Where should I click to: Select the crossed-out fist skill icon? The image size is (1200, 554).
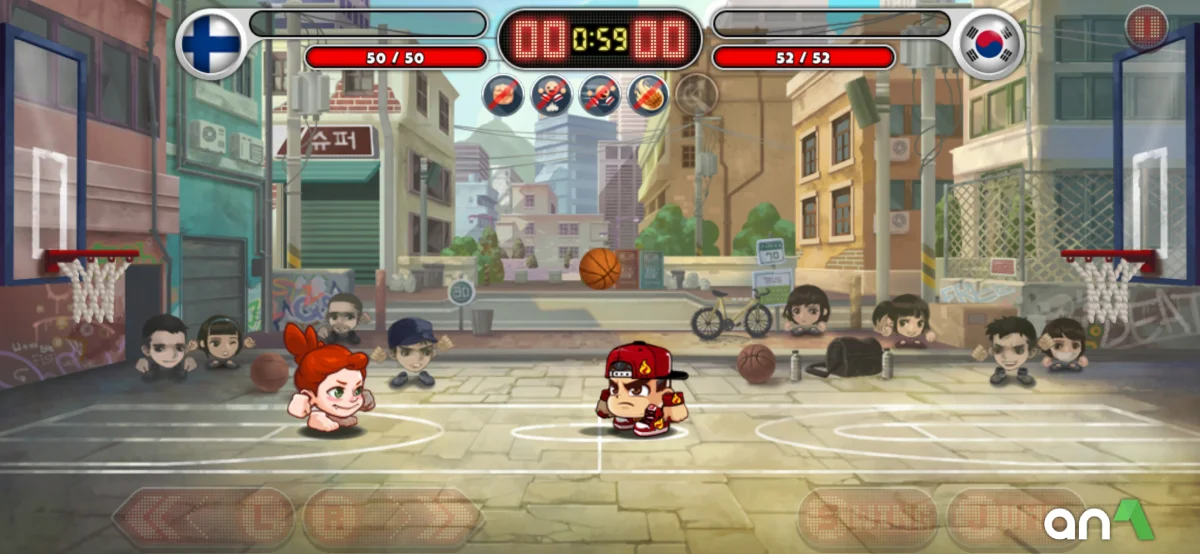502,94
